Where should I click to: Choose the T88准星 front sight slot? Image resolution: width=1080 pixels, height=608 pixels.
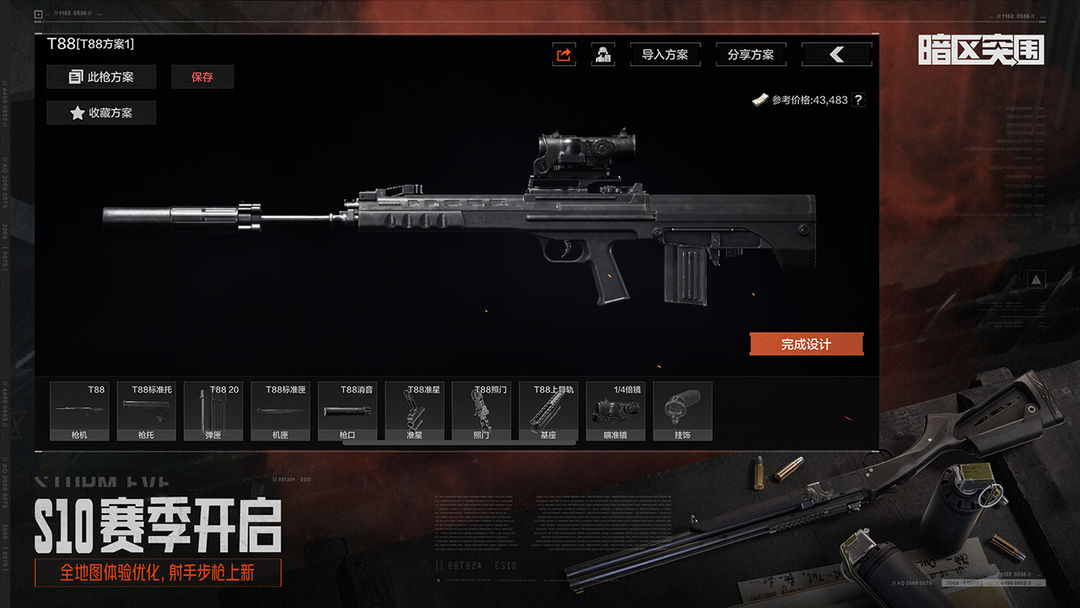(x=414, y=411)
